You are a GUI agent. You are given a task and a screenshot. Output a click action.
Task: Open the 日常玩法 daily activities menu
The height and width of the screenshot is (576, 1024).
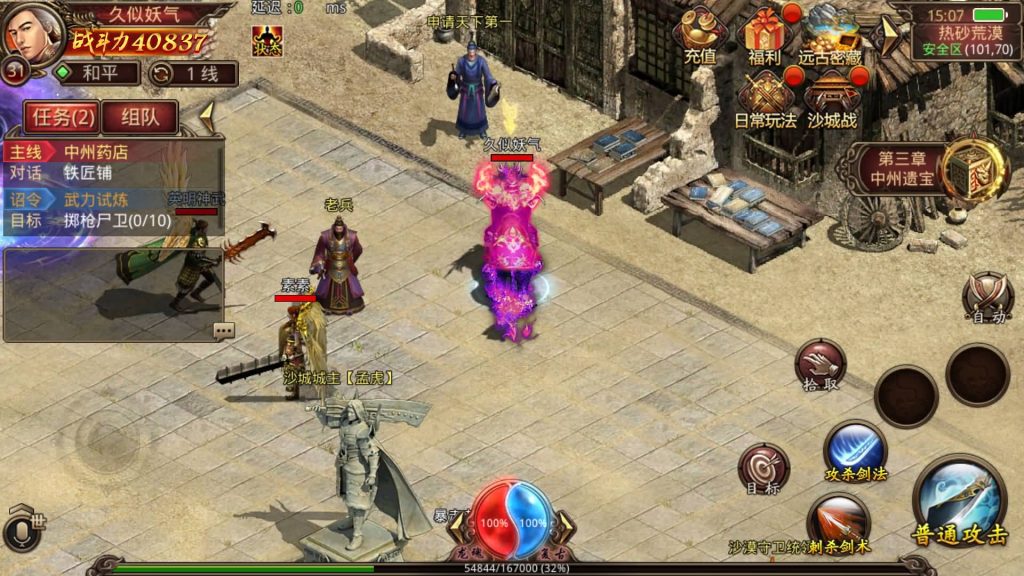click(x=765, y=100)
